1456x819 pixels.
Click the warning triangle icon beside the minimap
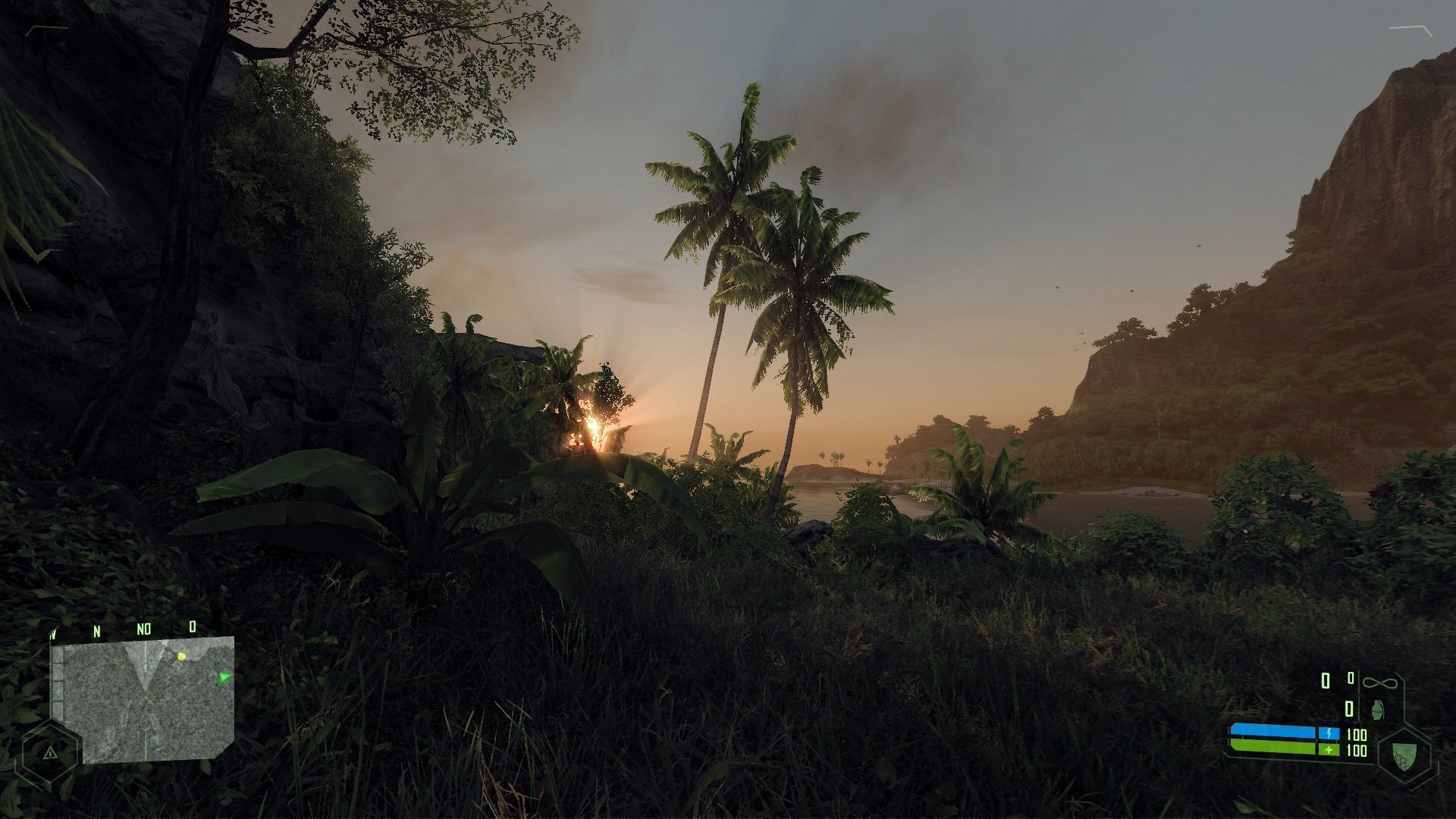(49, 753)
